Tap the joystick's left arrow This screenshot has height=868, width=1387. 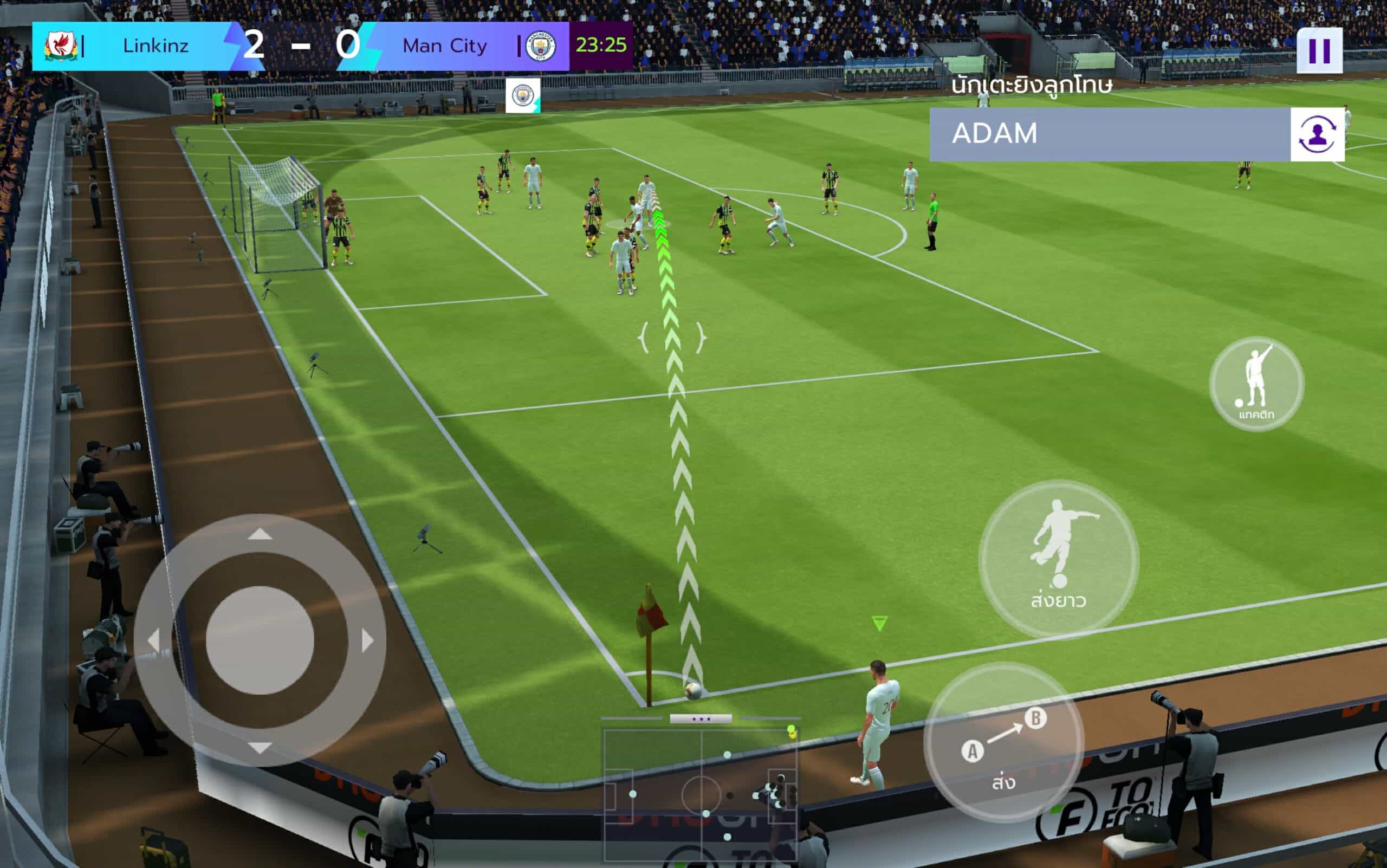(x=153, y=640)
